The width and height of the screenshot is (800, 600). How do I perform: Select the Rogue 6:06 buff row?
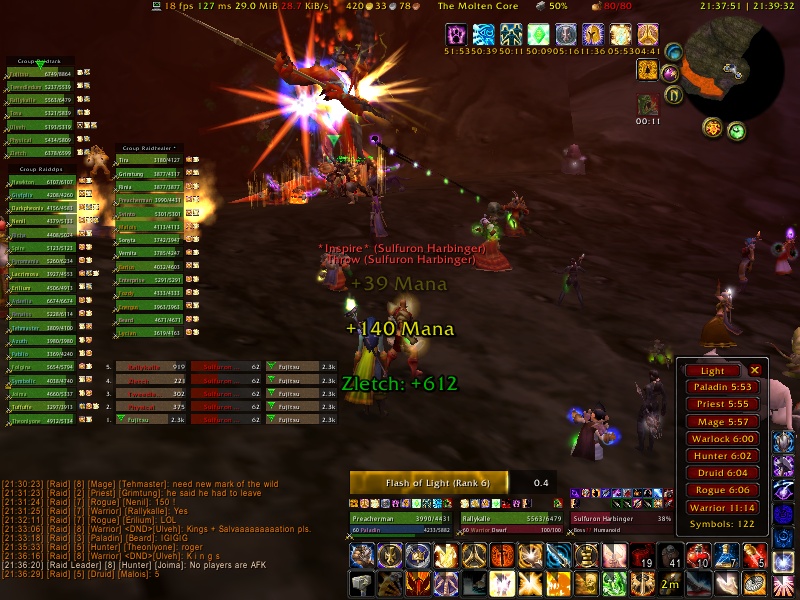coord(719,490)
